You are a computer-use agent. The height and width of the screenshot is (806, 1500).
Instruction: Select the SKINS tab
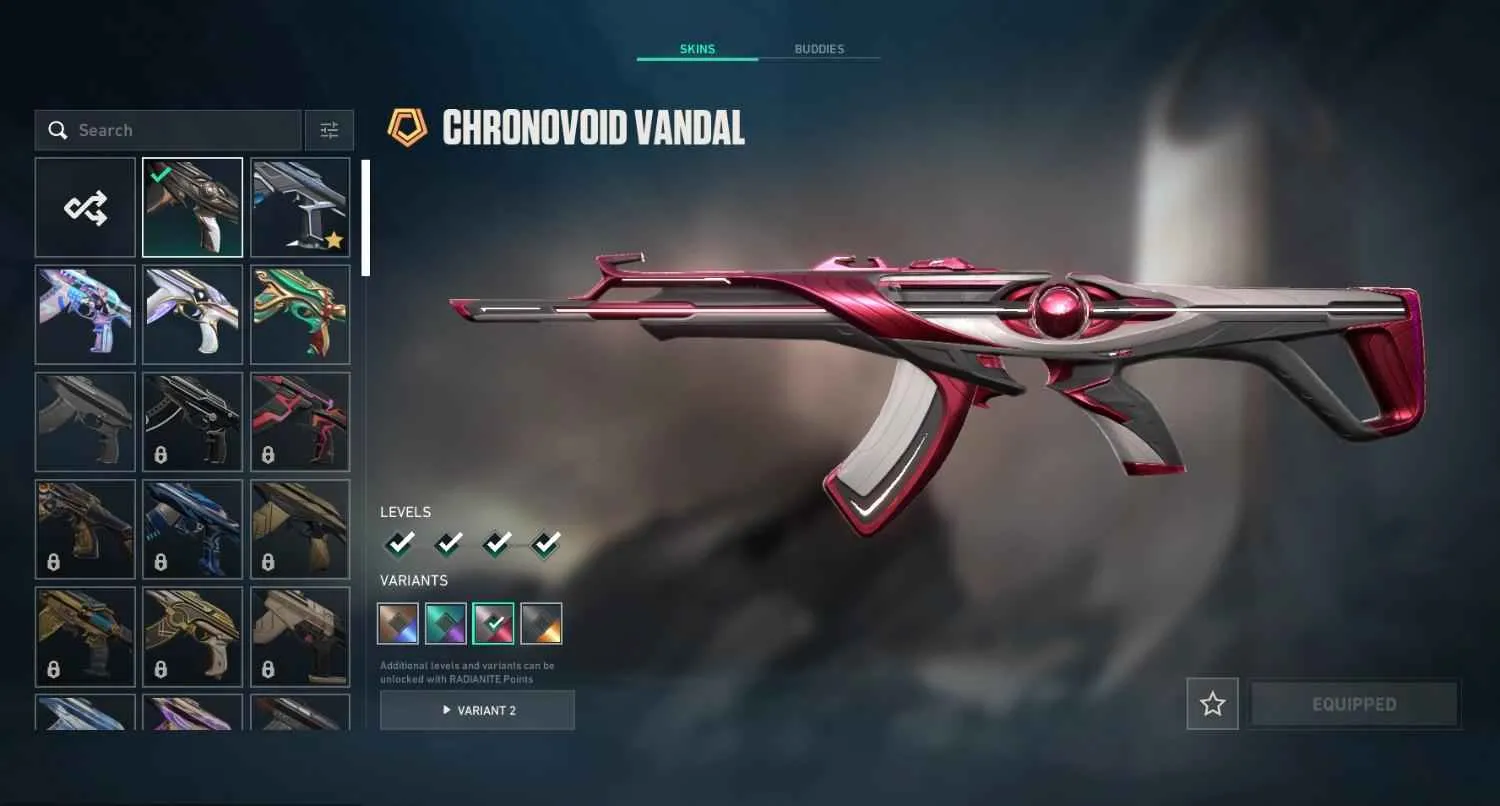(x=697, y=48)
